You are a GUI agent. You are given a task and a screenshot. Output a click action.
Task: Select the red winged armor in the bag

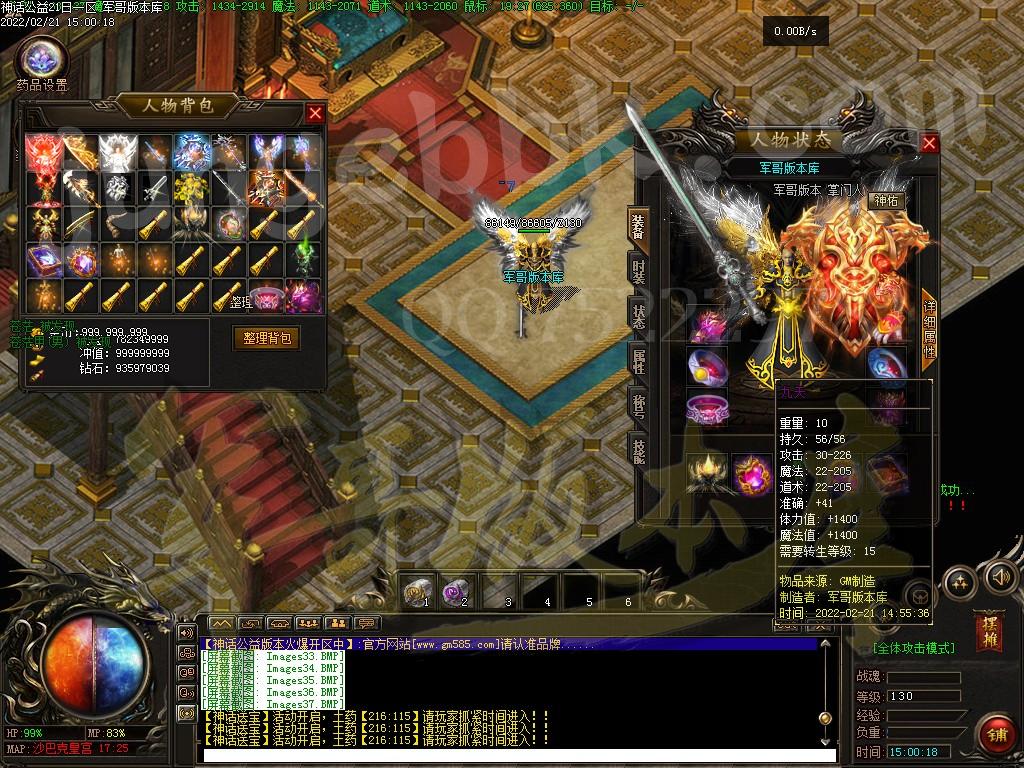(x=43, y=153)
